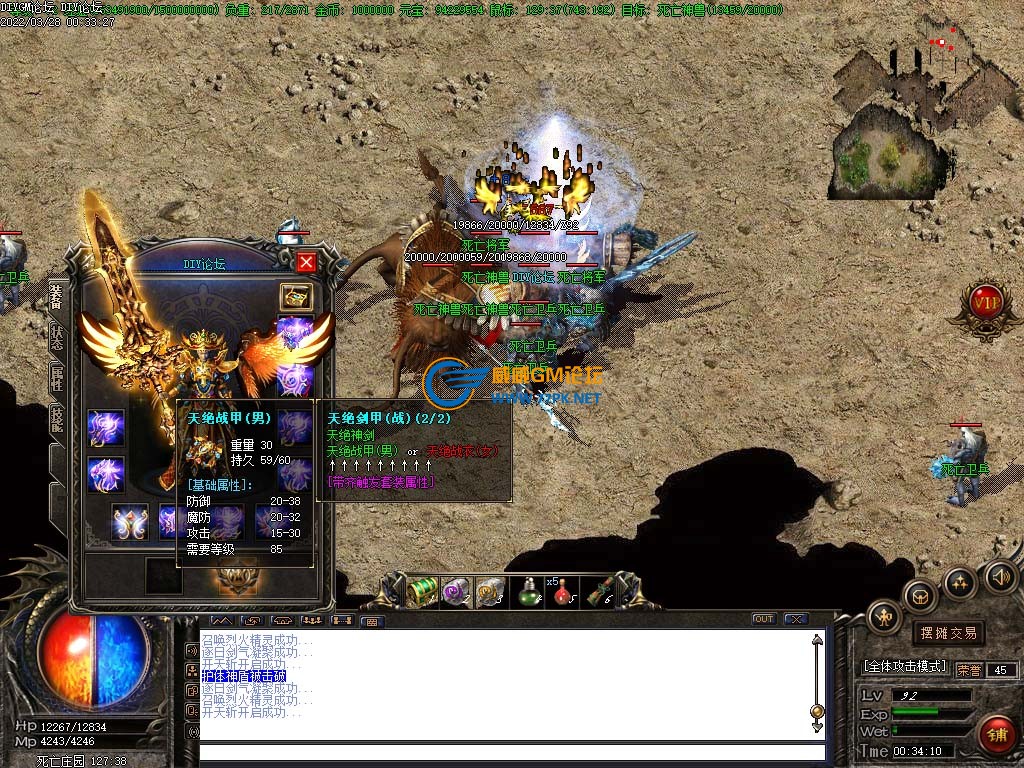Click the treasure chest button in equipment panel
The image size is (1024, 768).
point(296,297)
